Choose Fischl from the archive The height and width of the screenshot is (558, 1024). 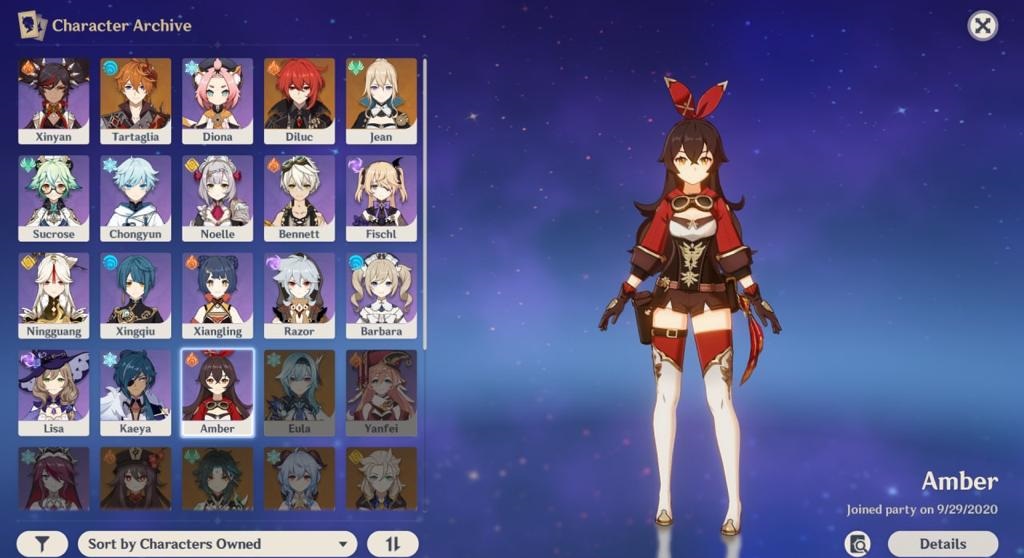coord(381,197)
